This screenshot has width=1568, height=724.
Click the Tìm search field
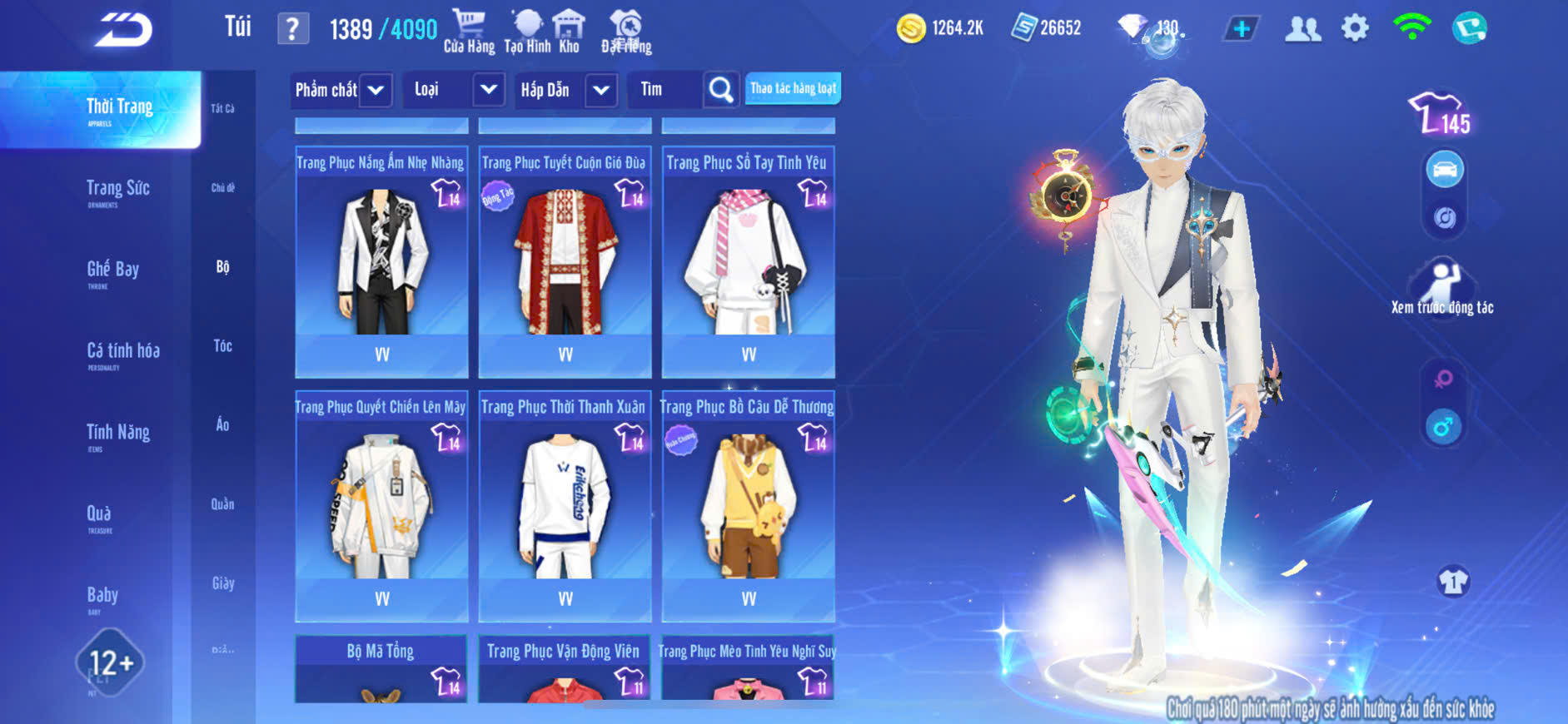point(666,90)
